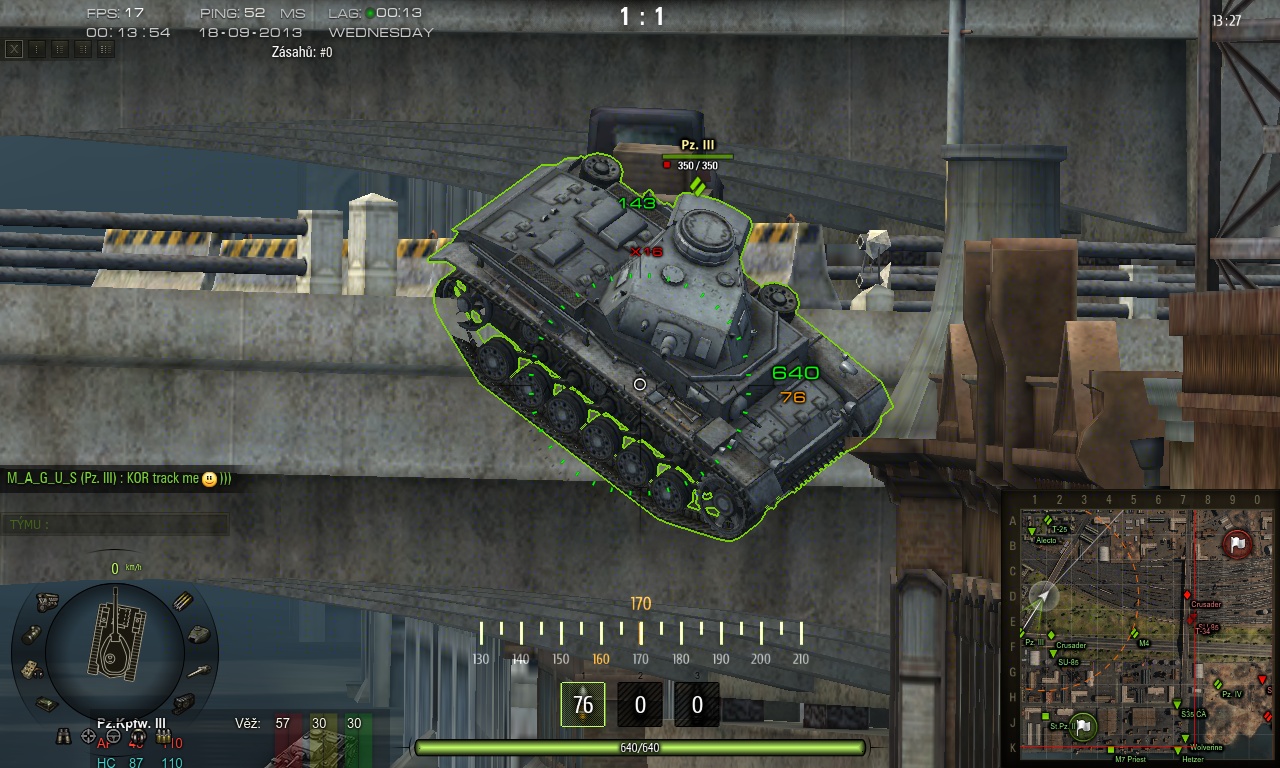Click the M4 marker on the minimap
This screenshot has height=768, width=1280.
click(1136, 633)
